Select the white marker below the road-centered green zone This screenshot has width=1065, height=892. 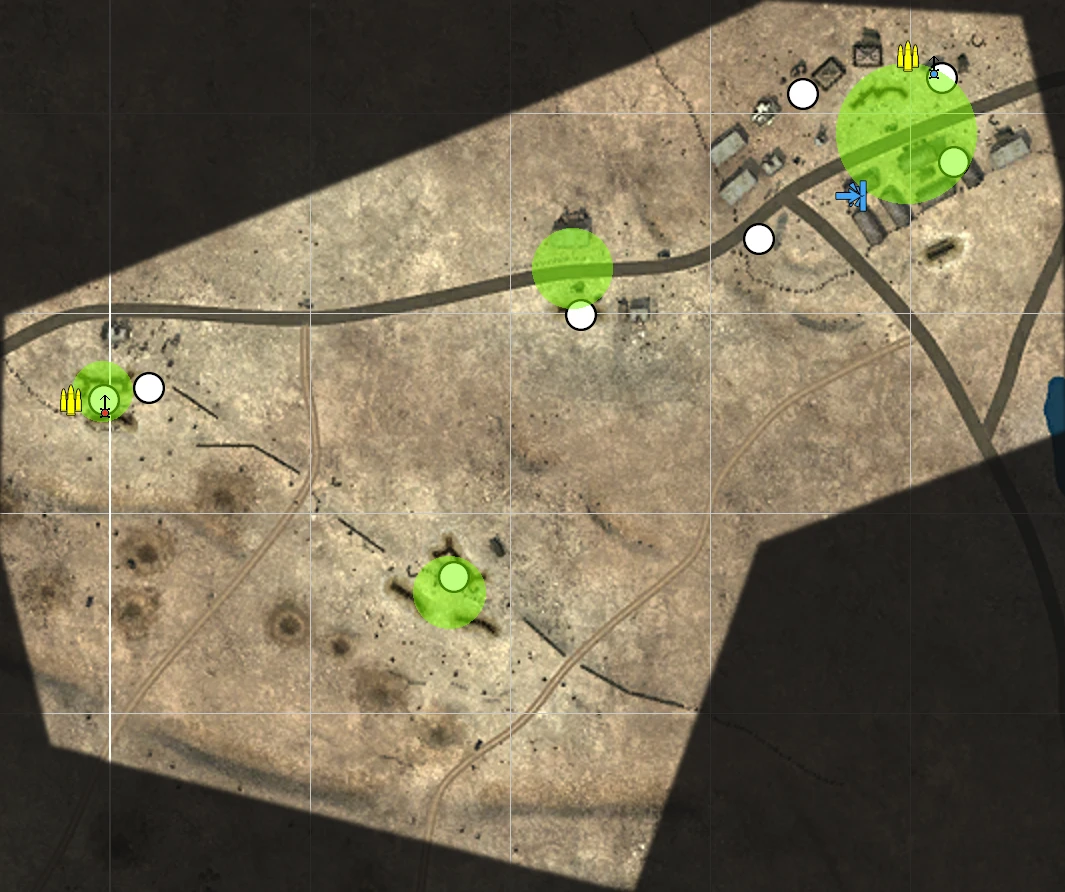coord(580,315)
